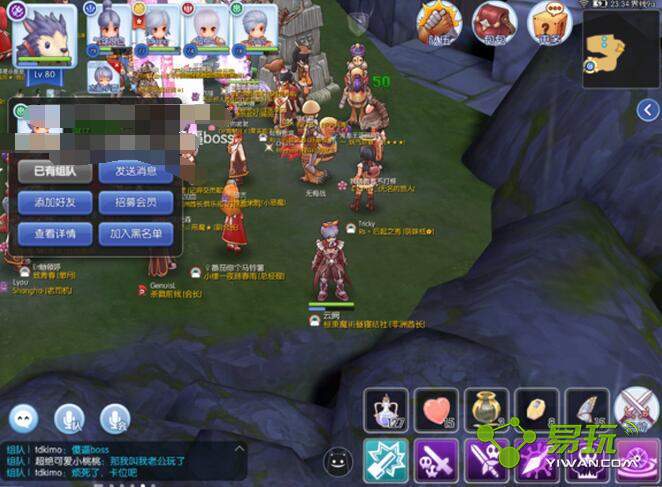Collapse side panel with arrow button
The height and width of the screenshot is (487, 662).
pos(648,112)
